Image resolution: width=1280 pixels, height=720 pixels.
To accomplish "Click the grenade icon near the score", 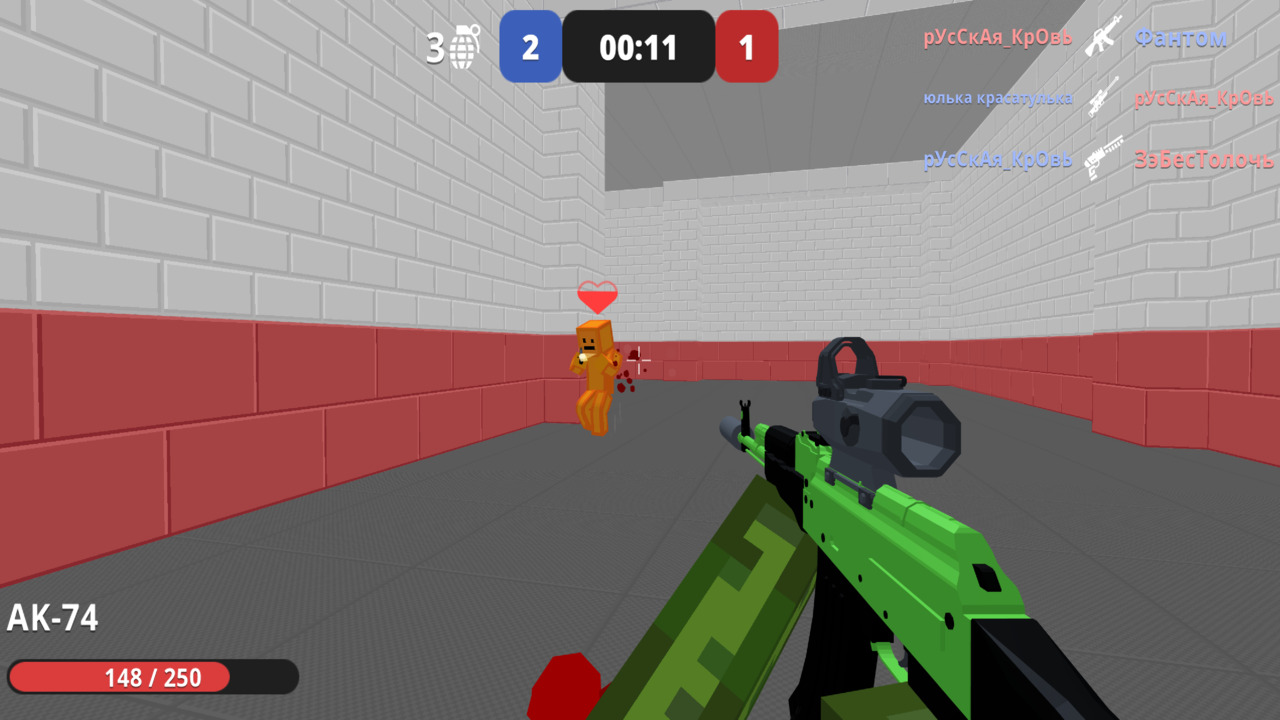I will coord(462,47).
